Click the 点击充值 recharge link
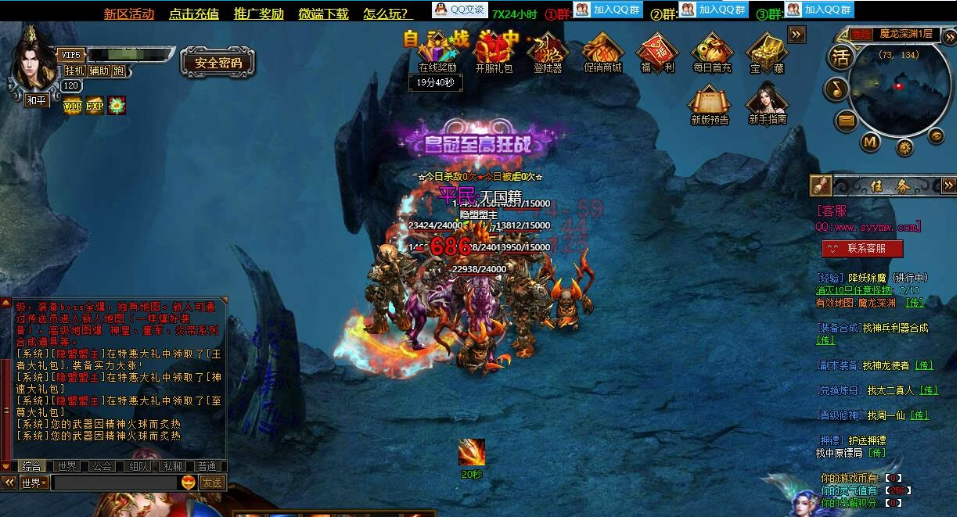 click(194, 14)
